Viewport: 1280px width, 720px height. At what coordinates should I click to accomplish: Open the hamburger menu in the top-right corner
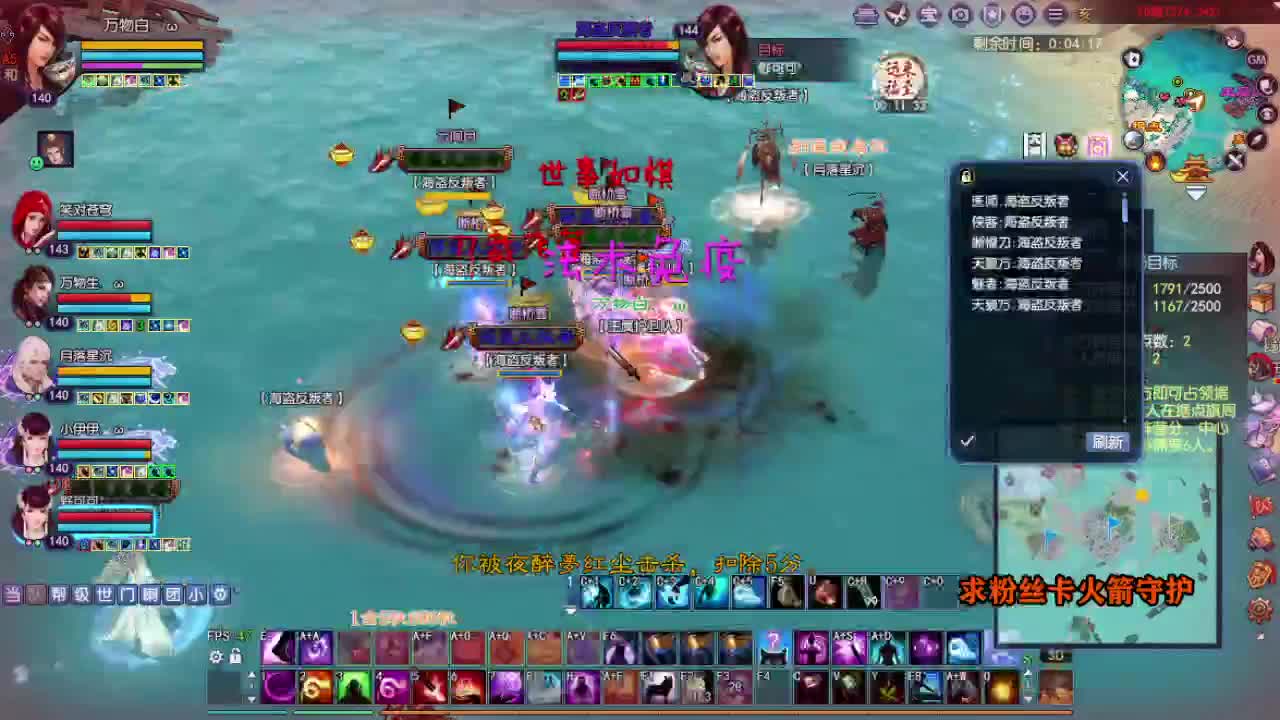1055,14
